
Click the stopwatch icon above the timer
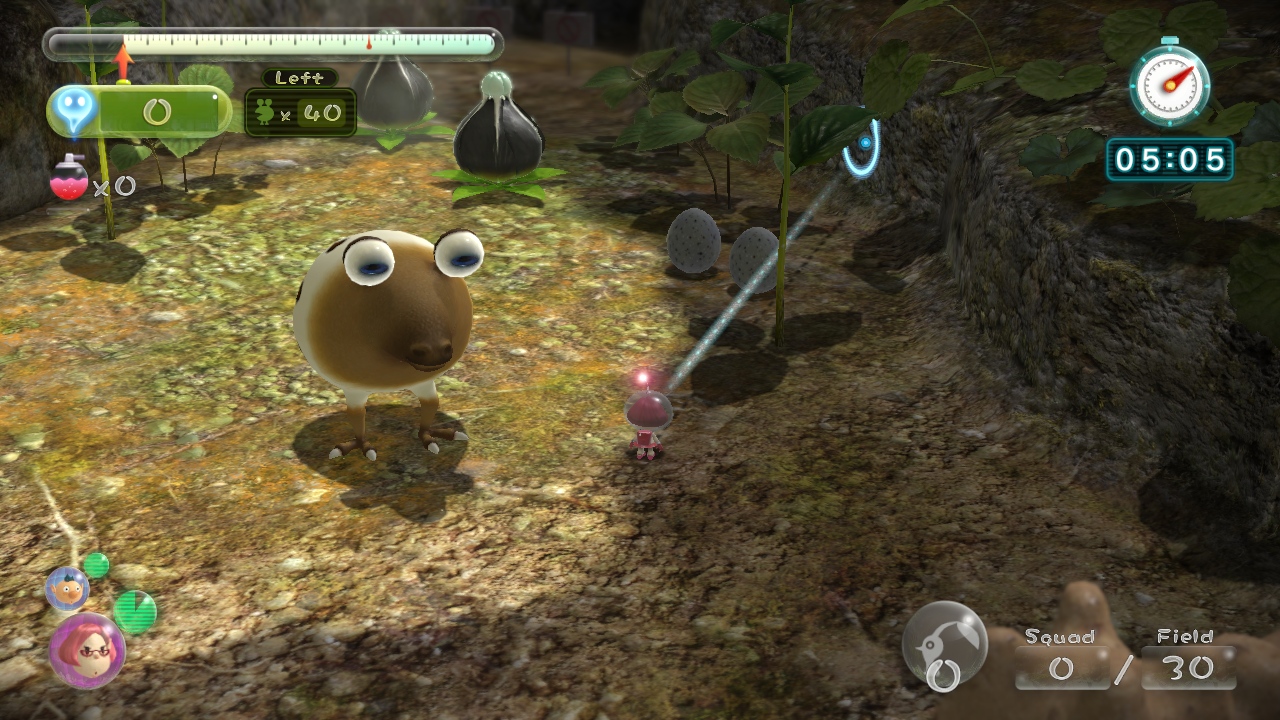pos(1169,84)
